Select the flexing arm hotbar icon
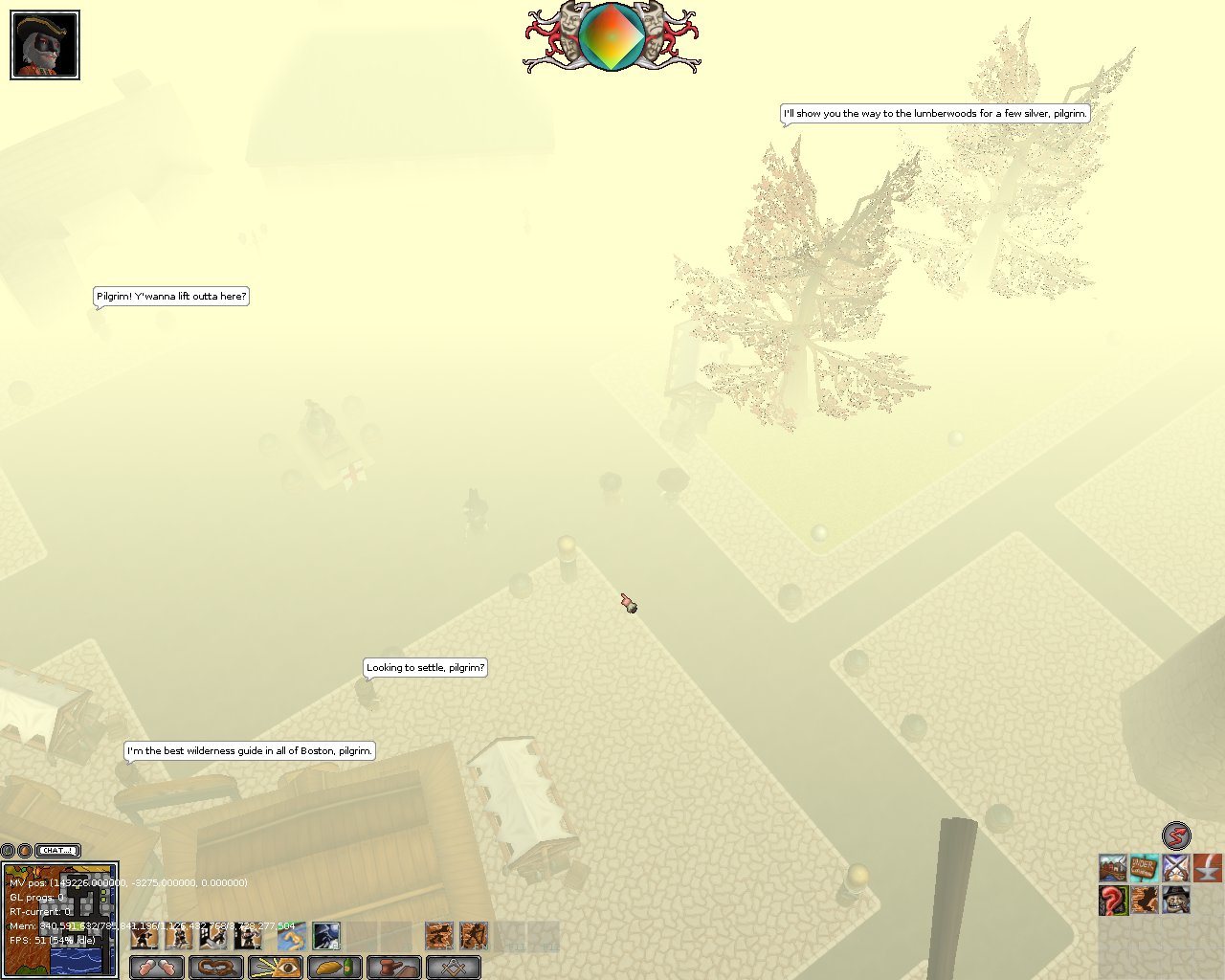Viewport: 1225px width, 980px height. (x=291, y=936)
